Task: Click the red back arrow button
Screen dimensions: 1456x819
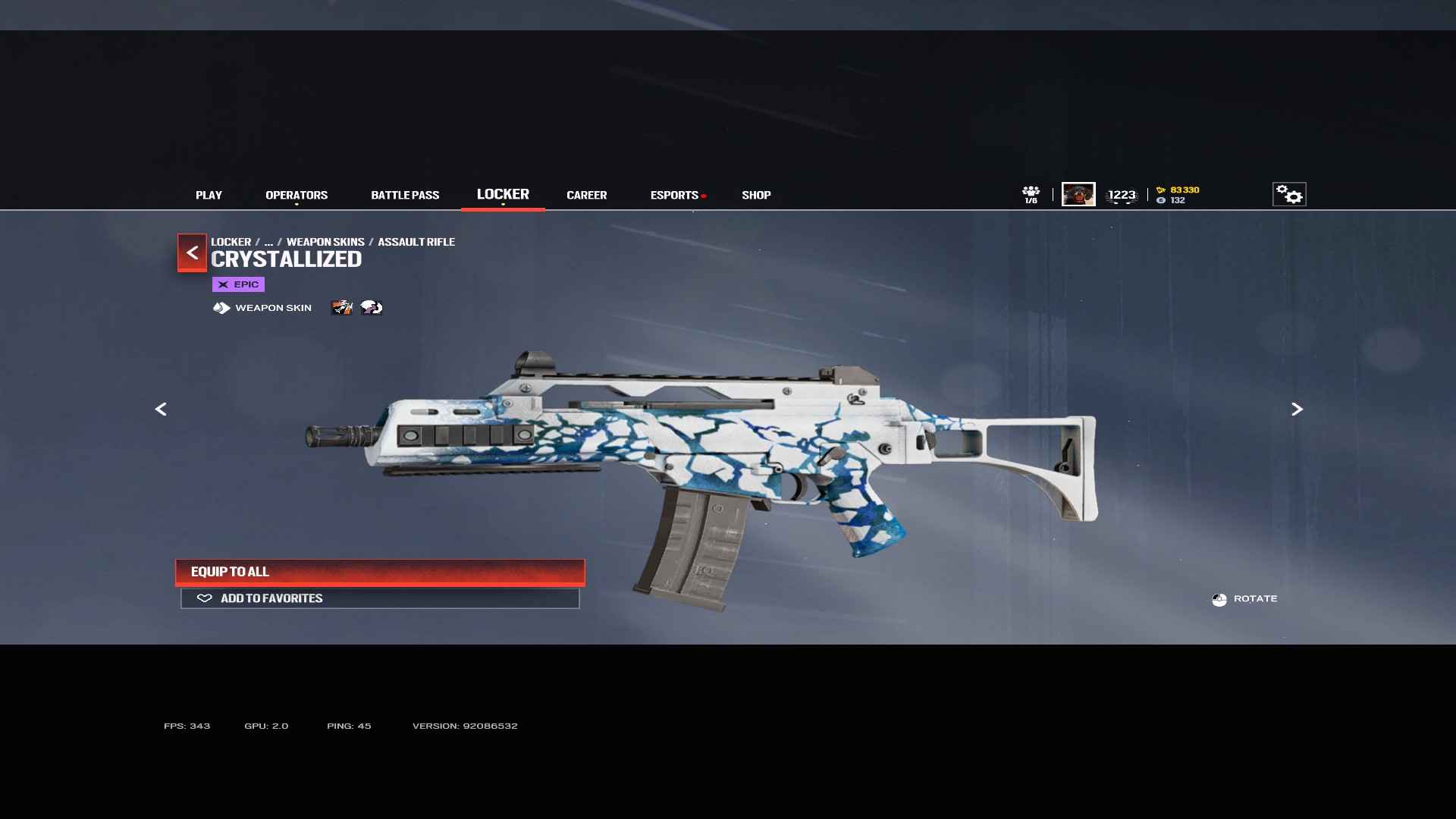Action: point(192,253)
